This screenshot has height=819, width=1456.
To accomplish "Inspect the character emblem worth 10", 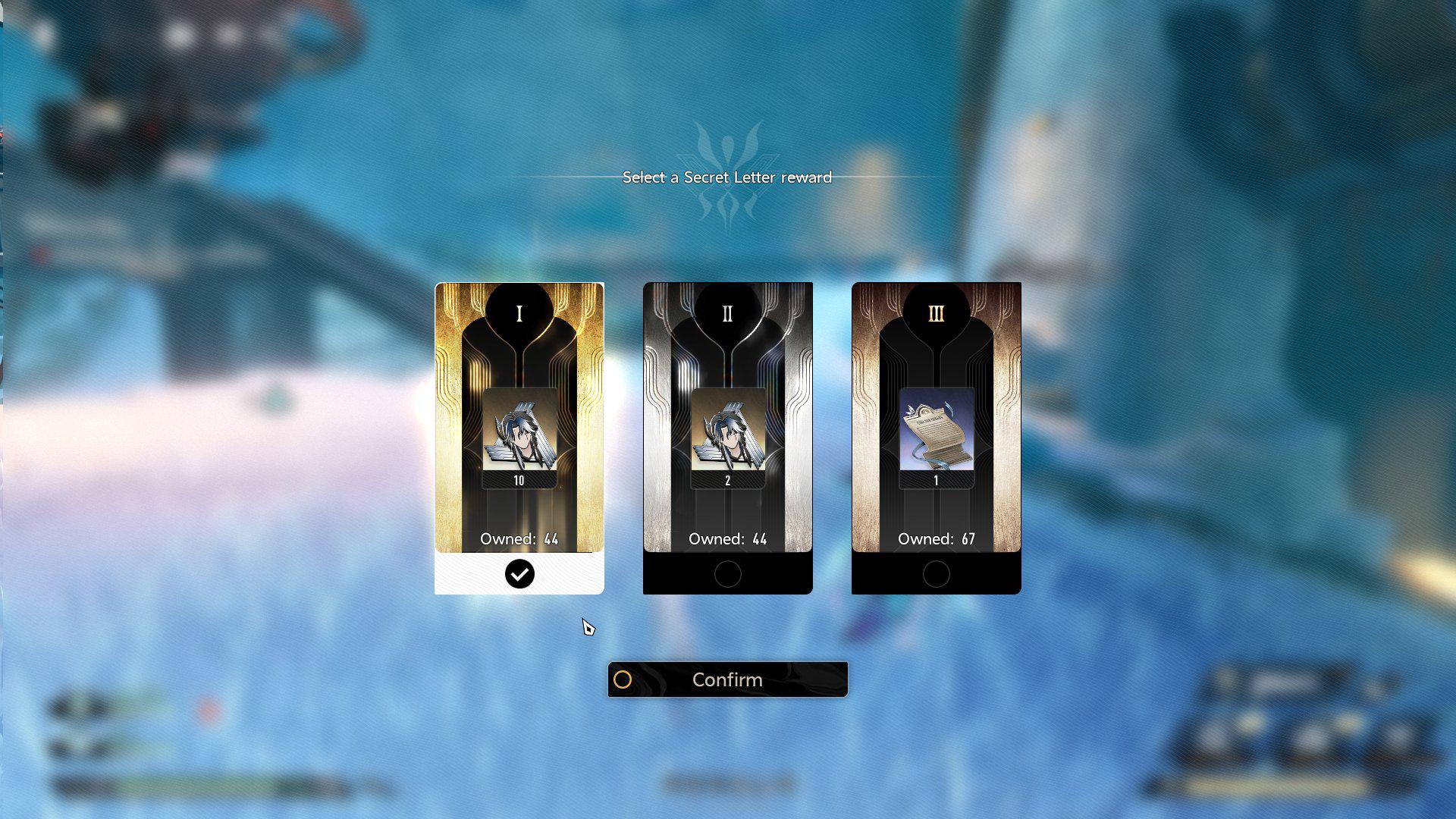I will [x=519, y=431].
